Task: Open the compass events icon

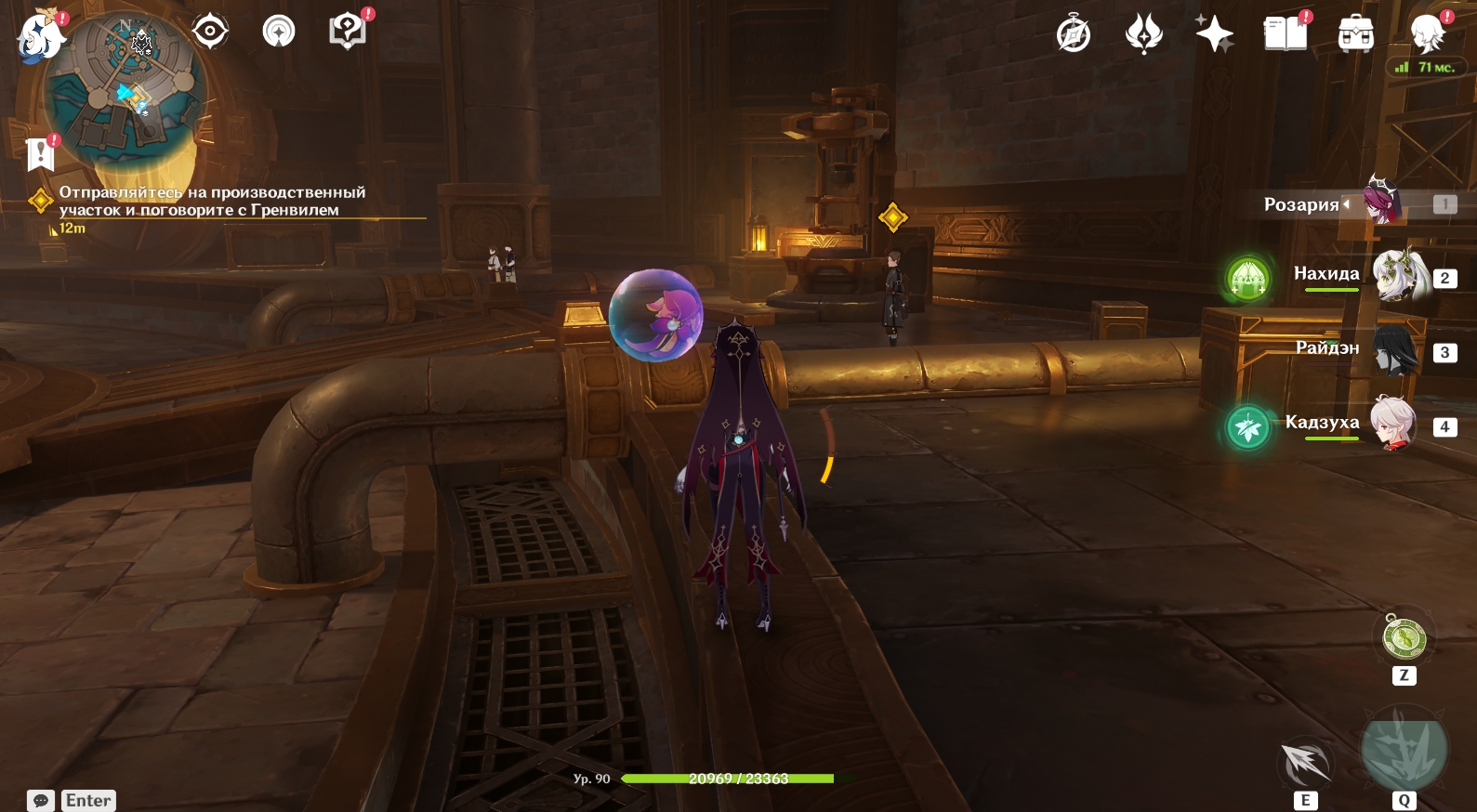Action: (x=1074, y=35)
